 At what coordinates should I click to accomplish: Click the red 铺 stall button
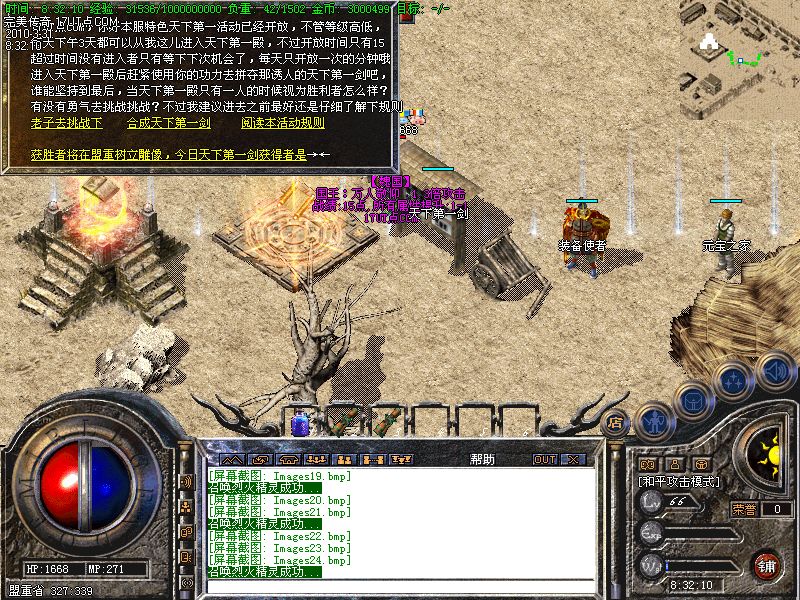click(x=767, y=565)
